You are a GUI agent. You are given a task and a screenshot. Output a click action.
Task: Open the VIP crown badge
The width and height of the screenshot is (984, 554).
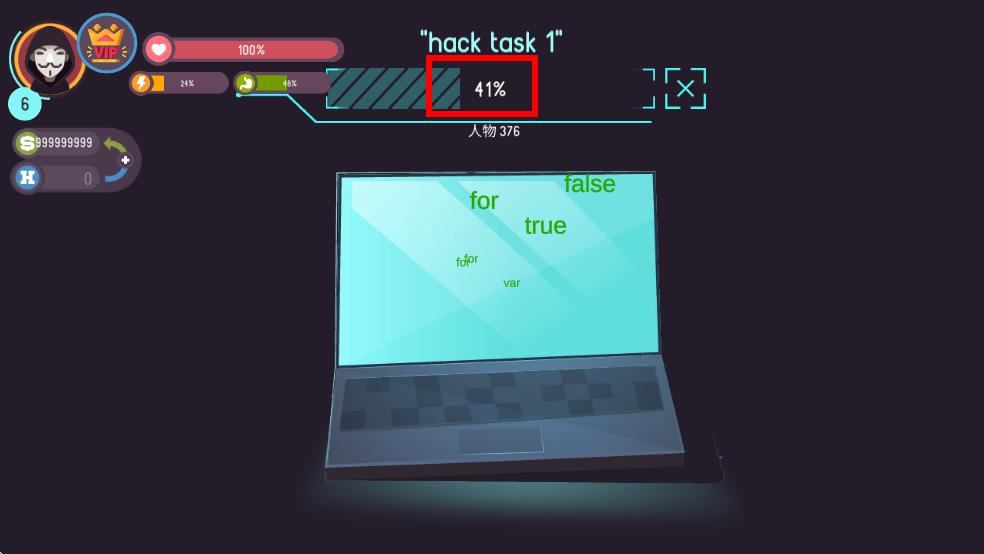(x=106, y=43)
